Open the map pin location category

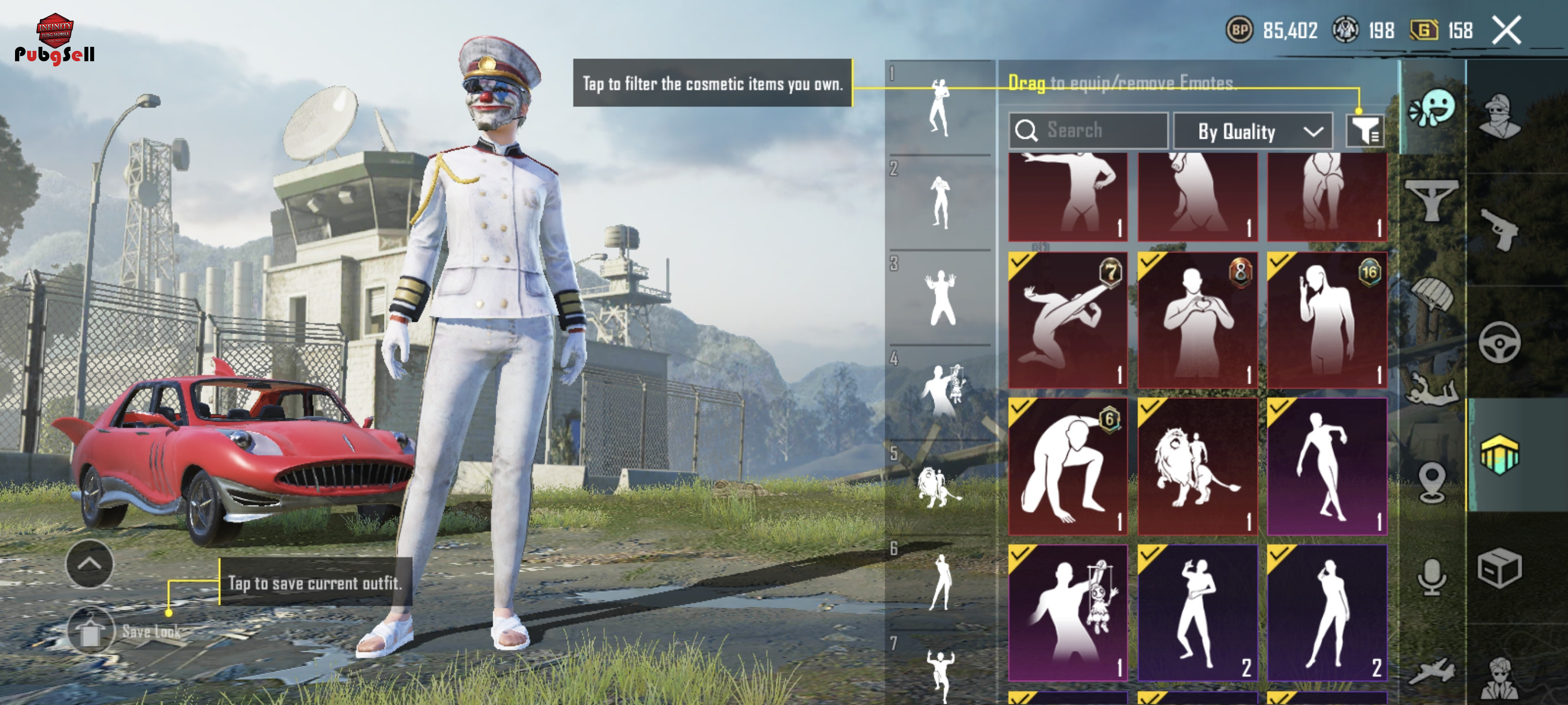coord(1431,482)
